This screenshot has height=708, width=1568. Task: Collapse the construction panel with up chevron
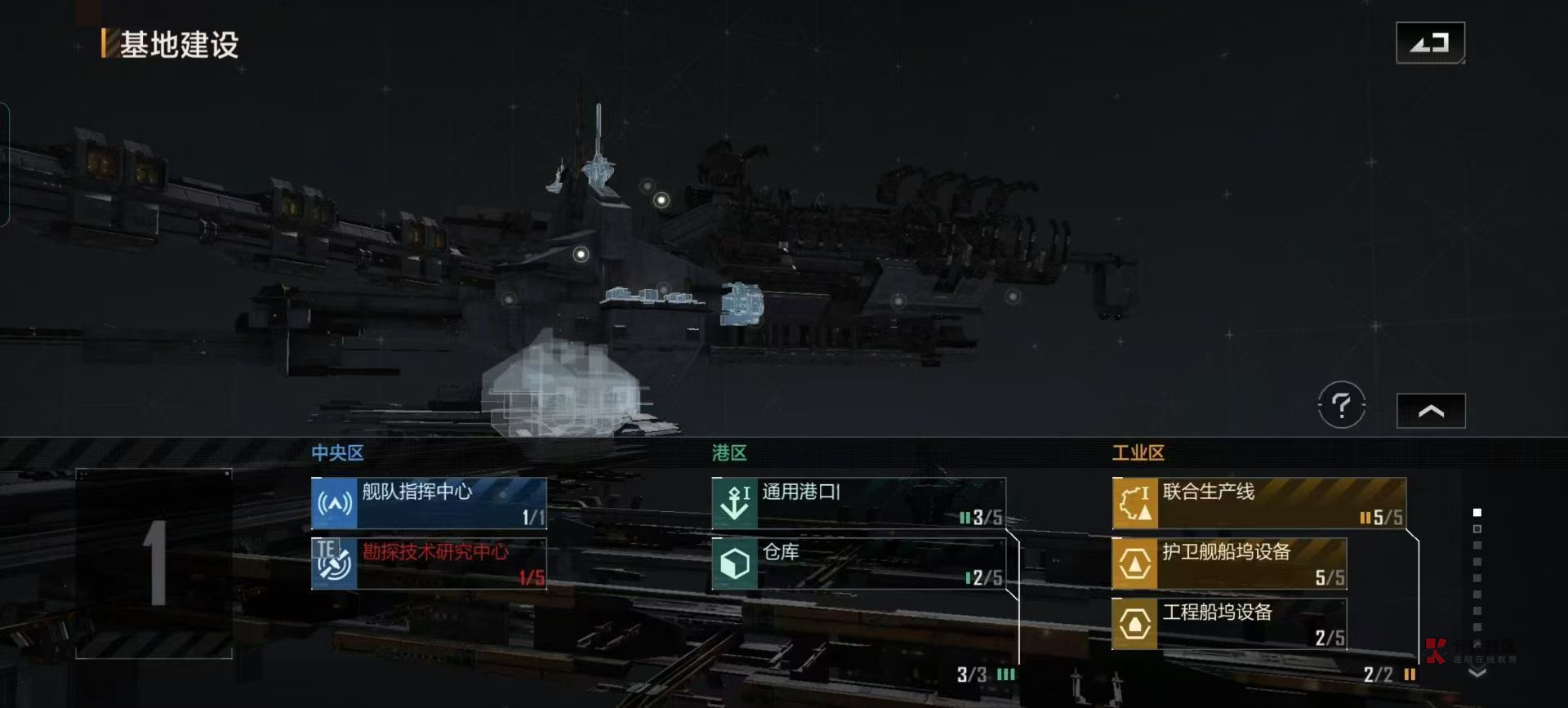pyautogui.click(x=1431, y=411)
